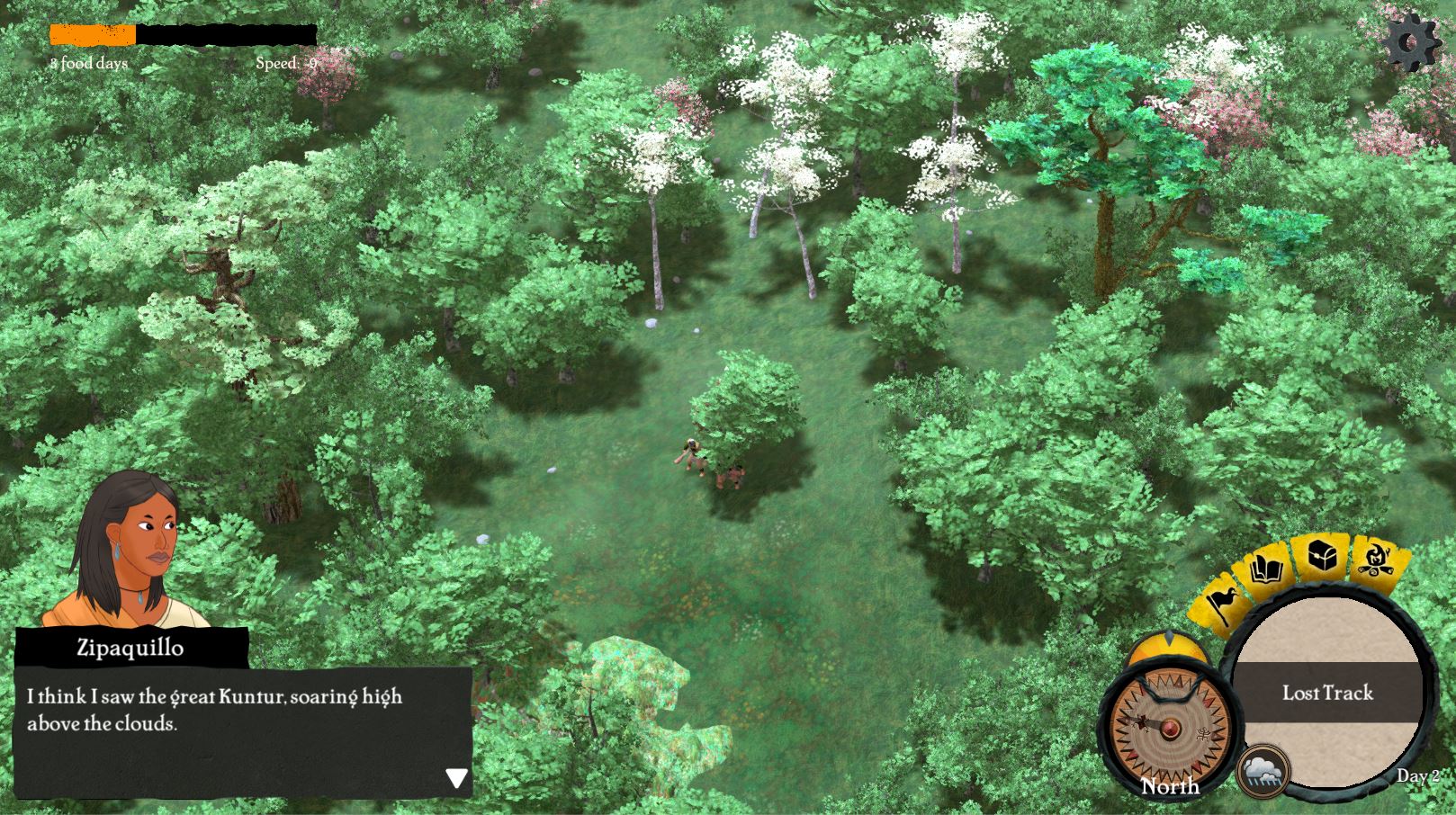1456x815 pixels.
Task: Advance Zipaquillo's dialogue with the white arrow
Action: coord(456,778)
